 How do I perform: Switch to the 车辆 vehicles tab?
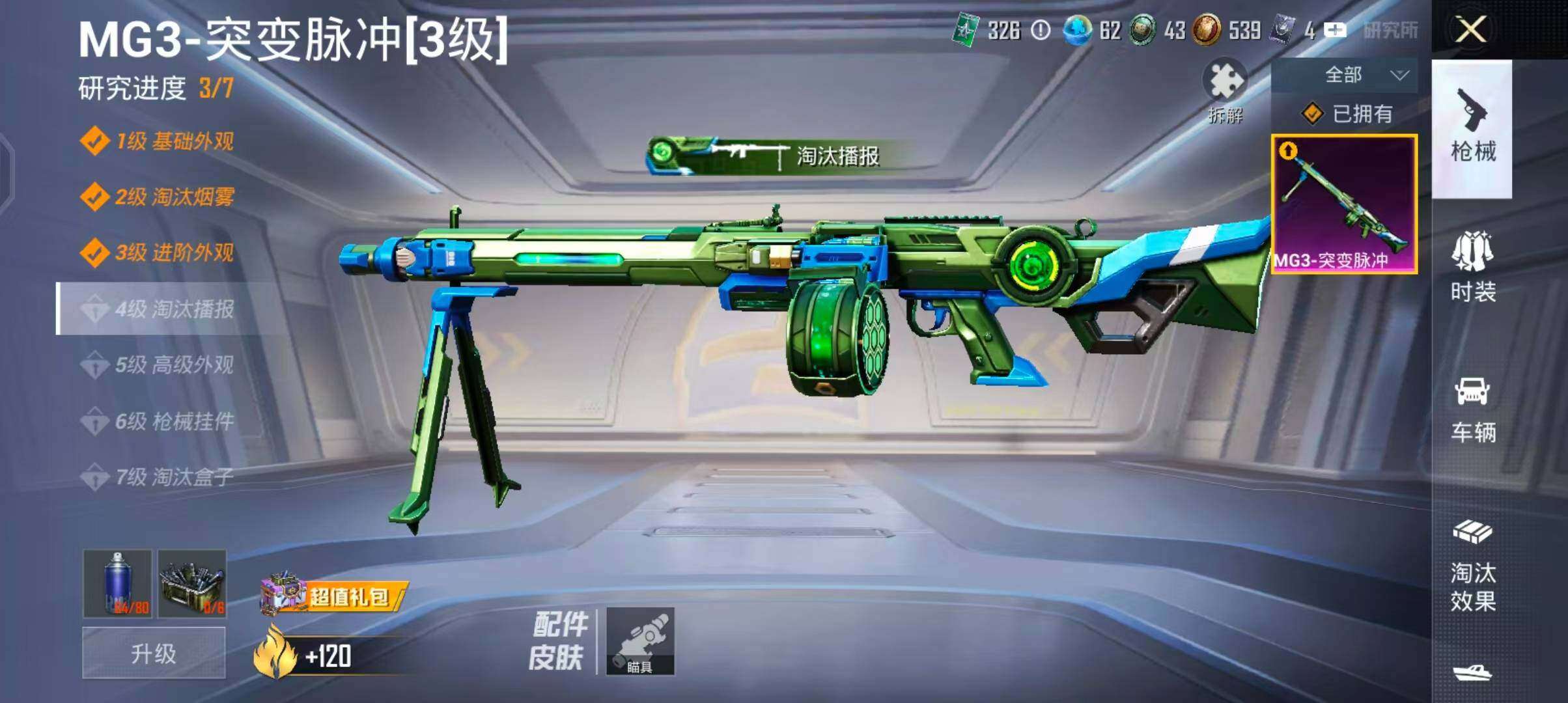click(x=1472, y=409)
